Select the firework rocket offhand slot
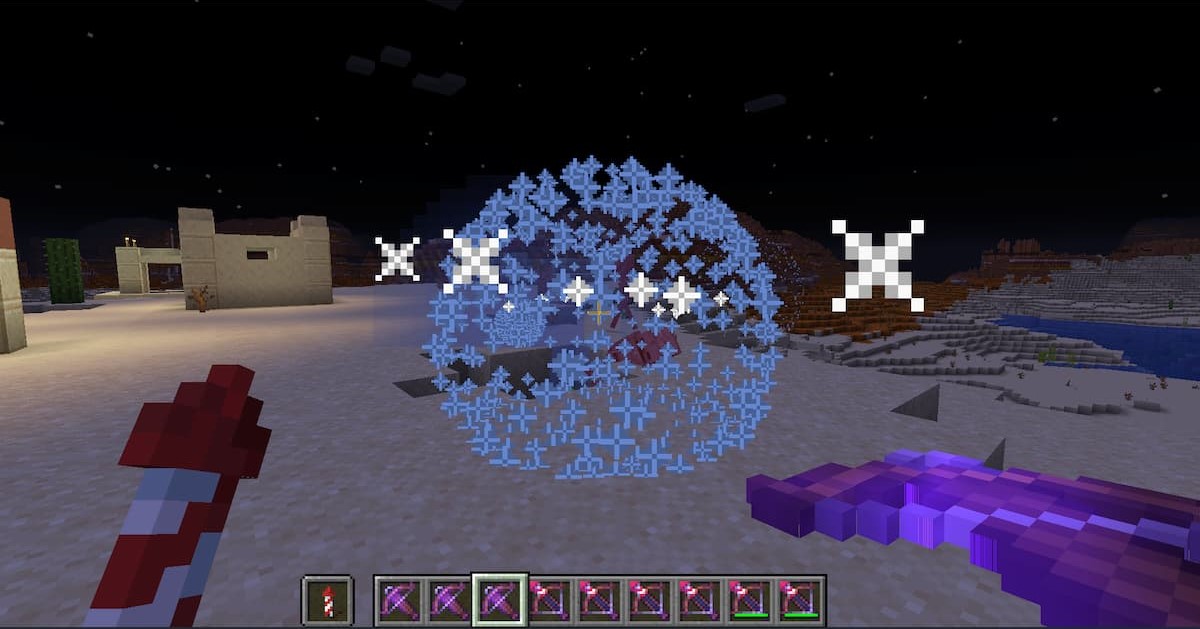1200x629 pixels. click(327, 600)
